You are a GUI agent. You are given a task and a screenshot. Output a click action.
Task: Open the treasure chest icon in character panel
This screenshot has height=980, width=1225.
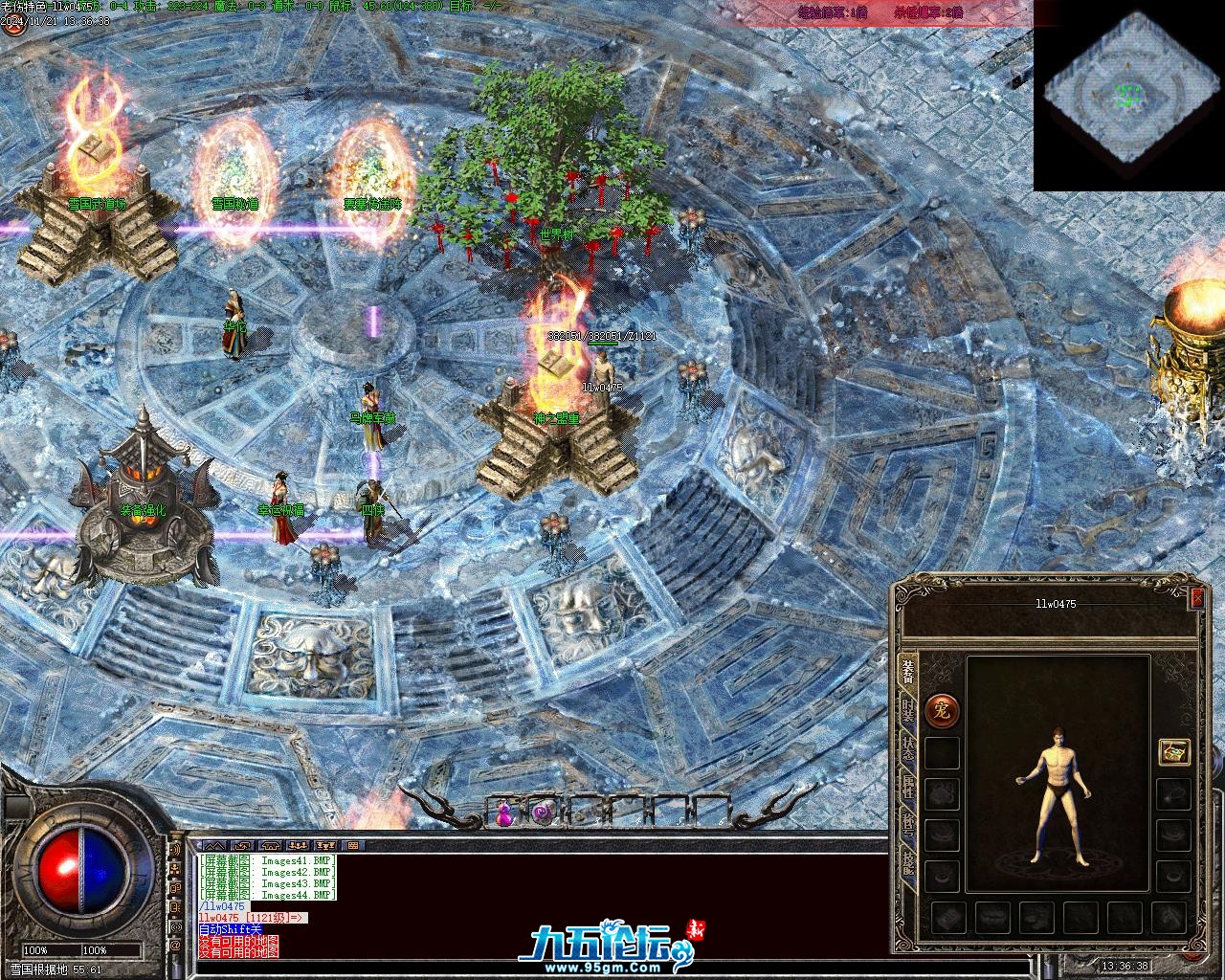[1173, 752]
